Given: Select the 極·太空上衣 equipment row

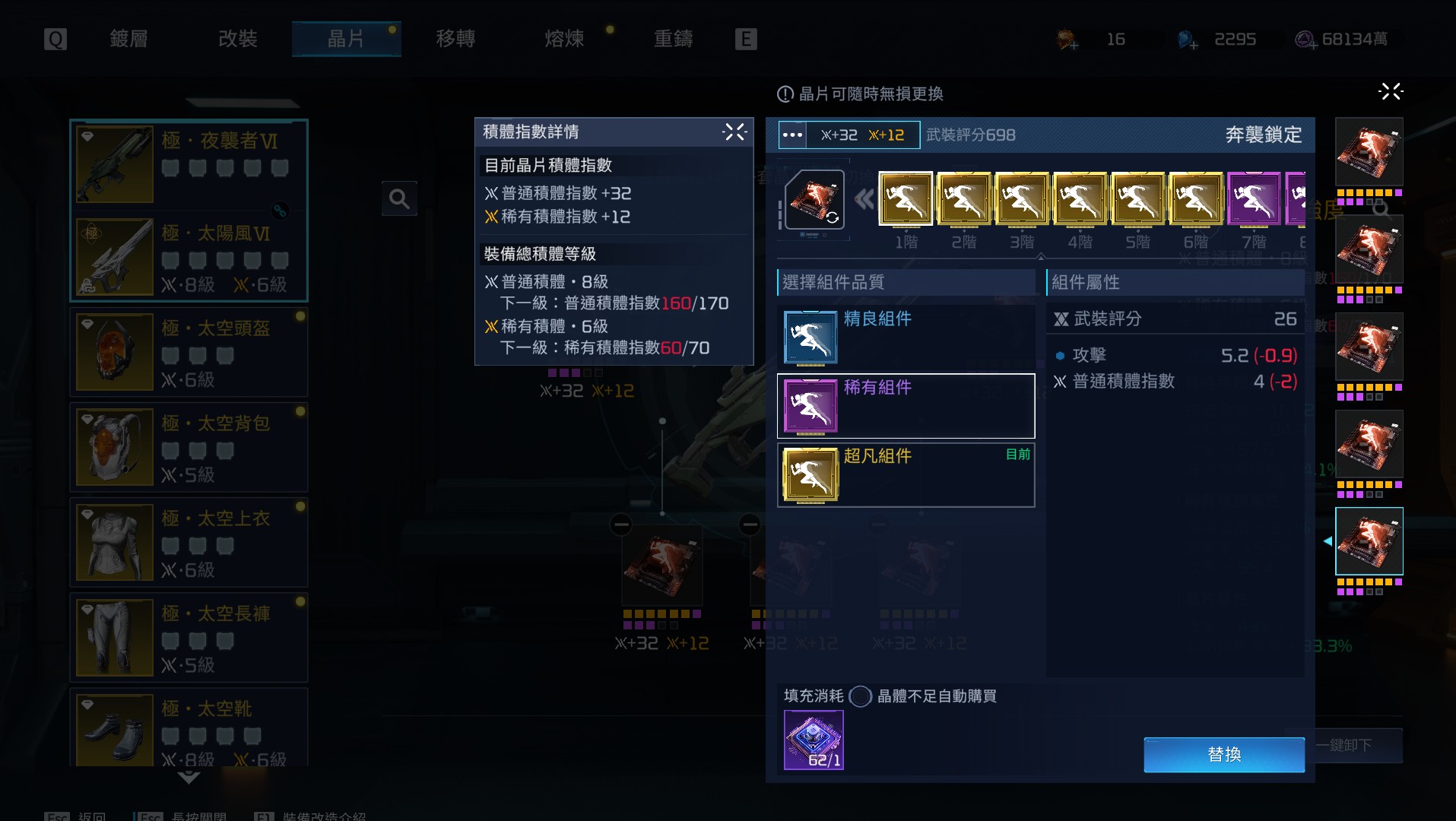Looking at the screenshot, I should pos(189,542).
